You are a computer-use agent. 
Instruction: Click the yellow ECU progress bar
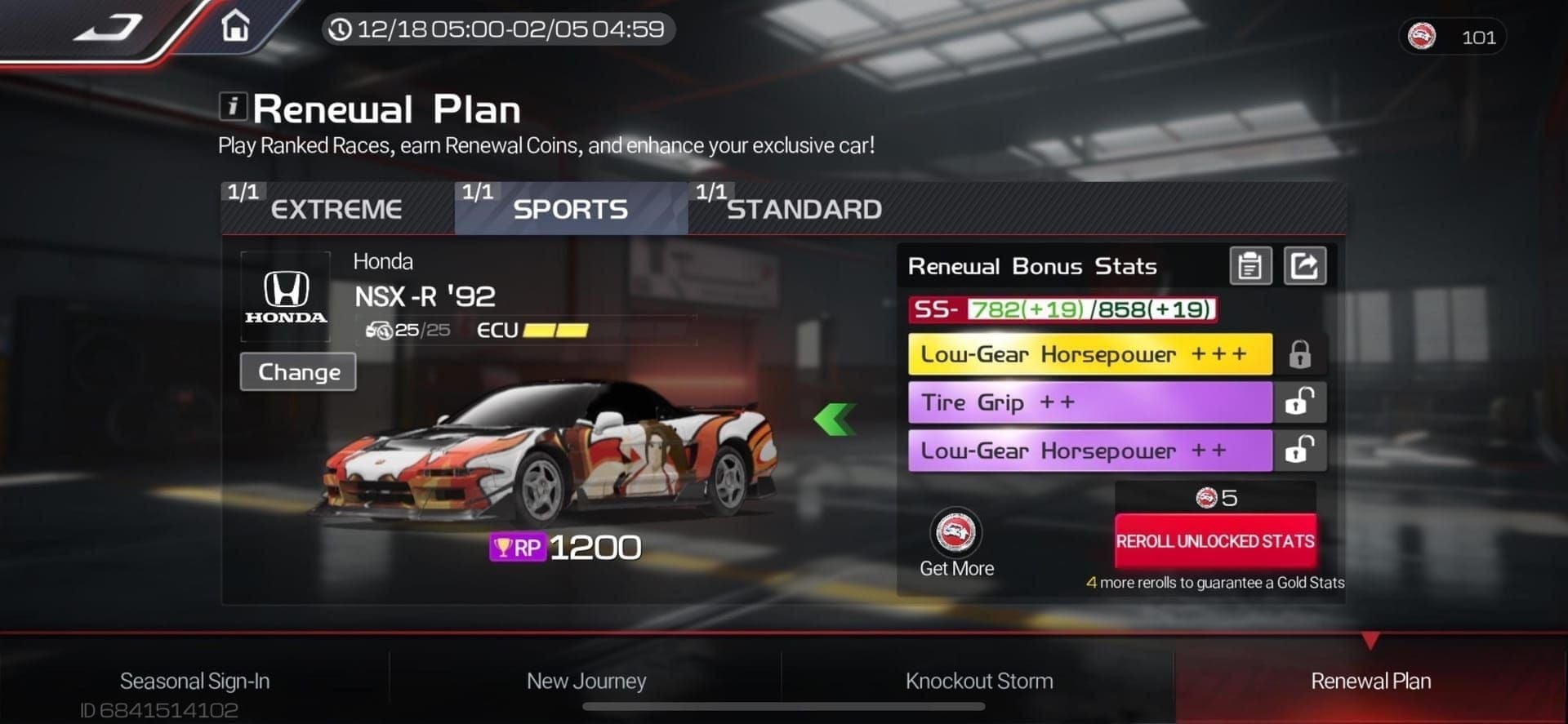[559, 330]
